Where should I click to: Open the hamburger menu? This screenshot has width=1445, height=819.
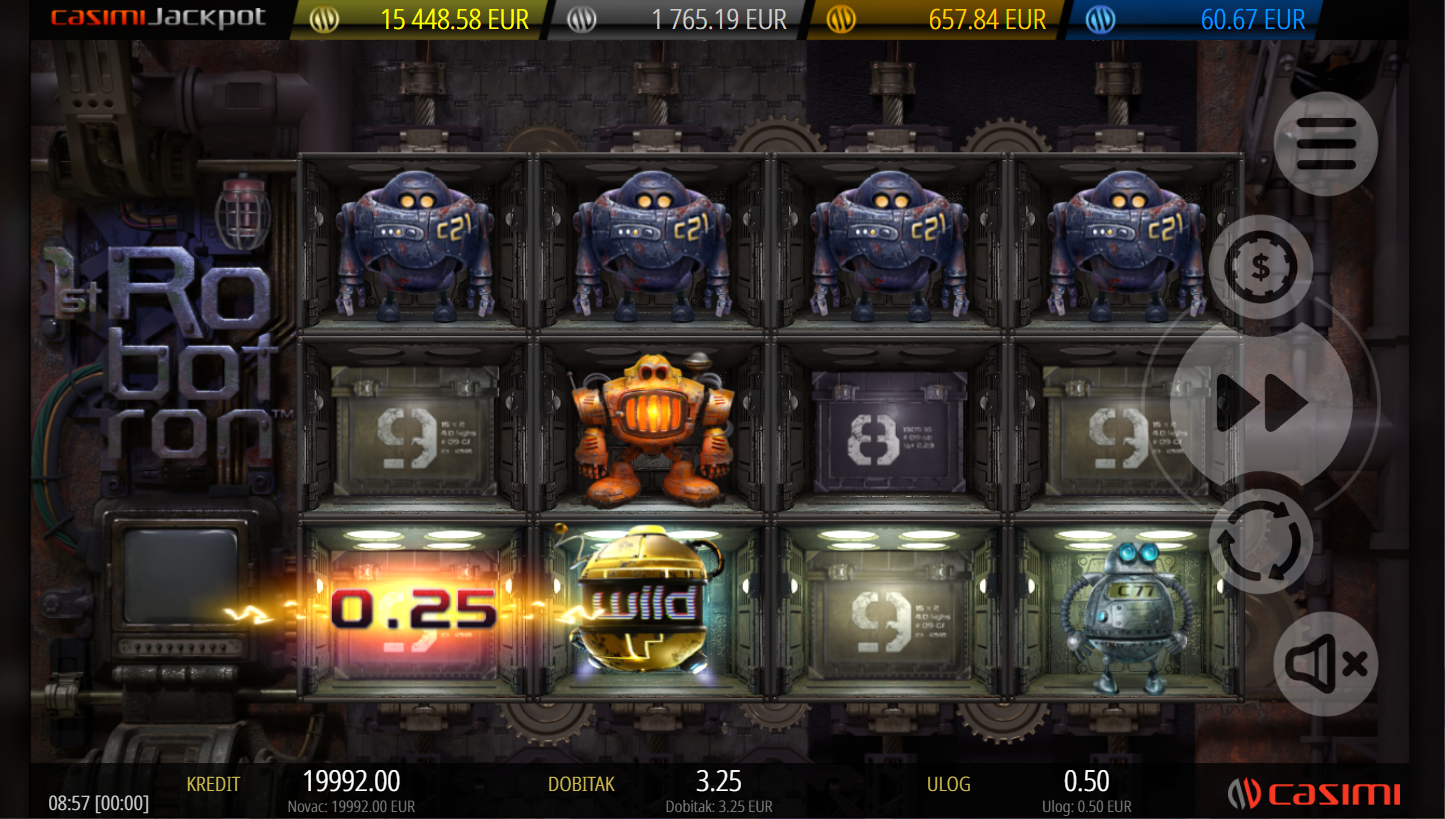pos(1325,144)
